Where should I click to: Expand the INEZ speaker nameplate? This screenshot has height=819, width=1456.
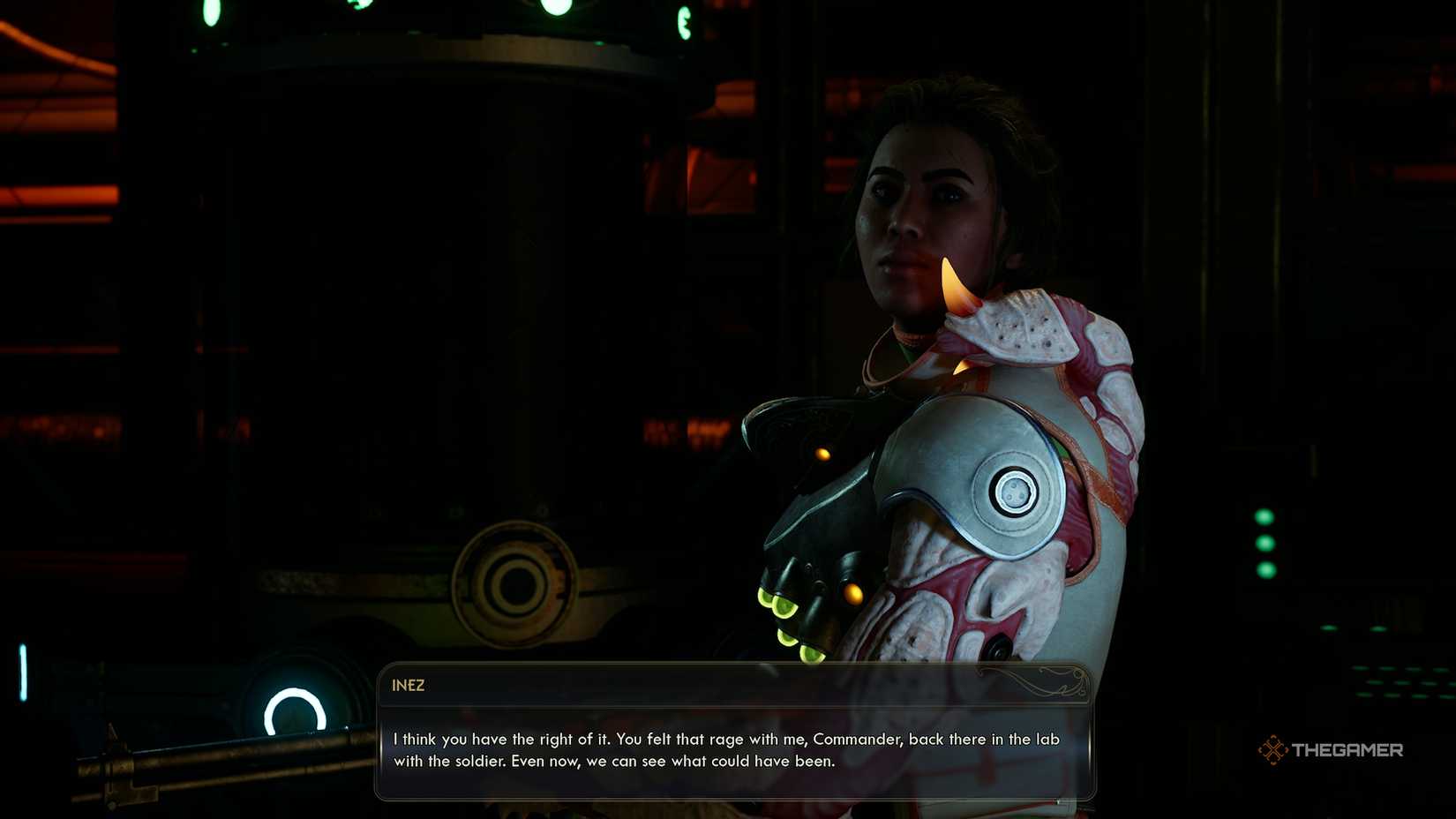pyautogui.click(x=409, y=685)
